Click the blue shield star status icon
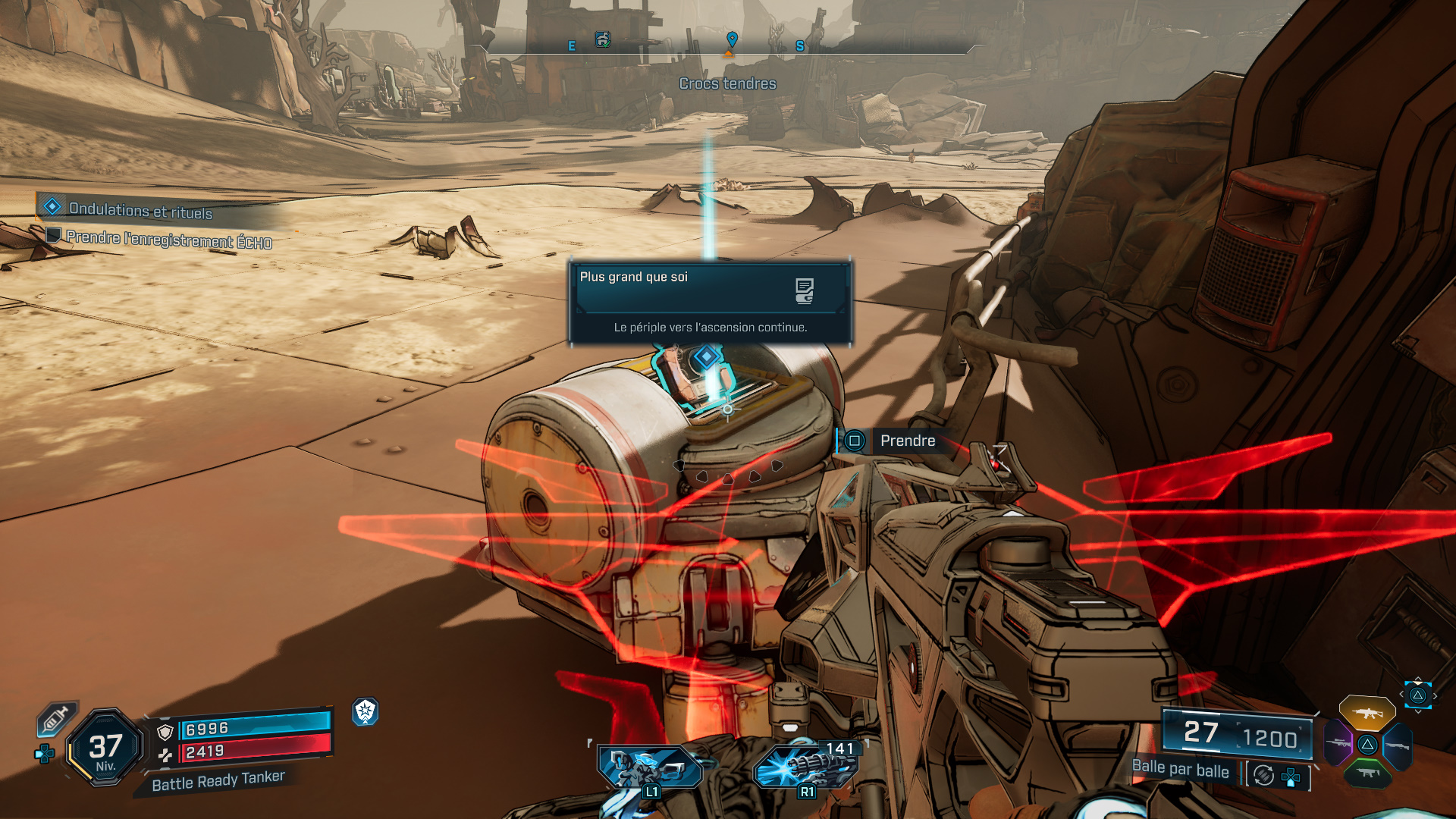The width and height of the screenshot is (1456, 819). pos(366,711)
